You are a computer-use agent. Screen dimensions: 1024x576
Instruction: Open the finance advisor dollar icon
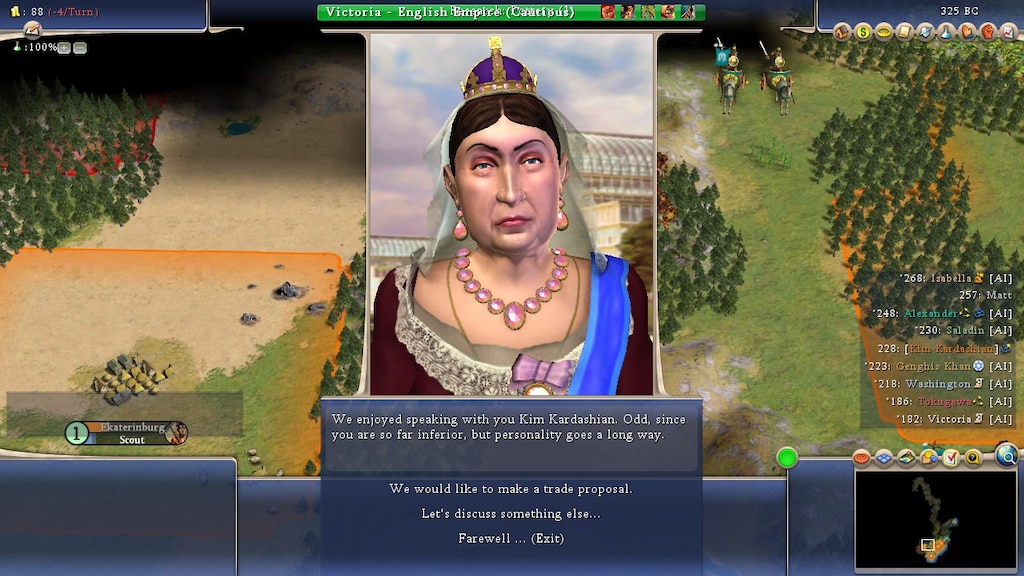[x=863, y=32]
